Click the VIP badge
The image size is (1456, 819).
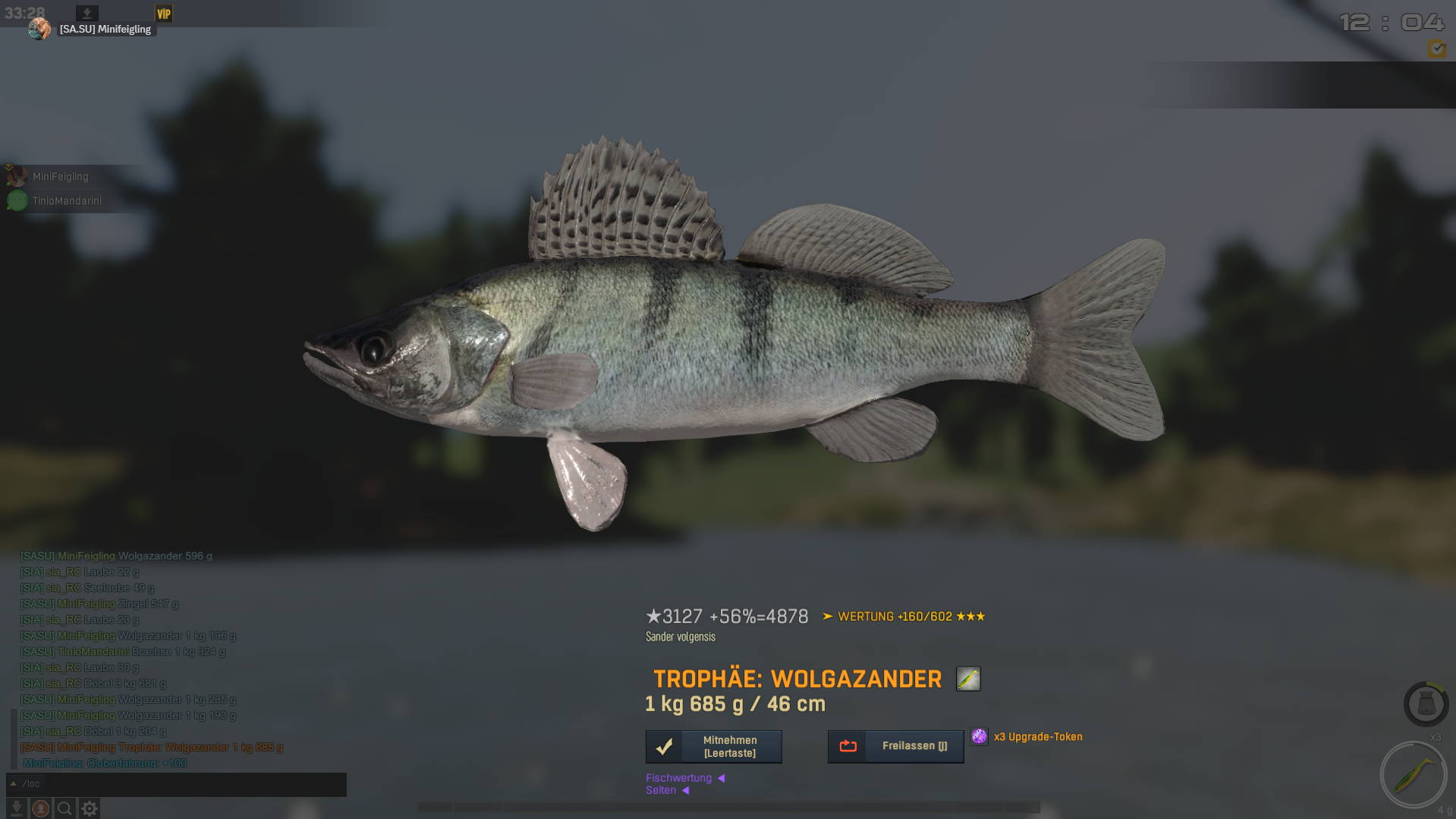[x=163, y=14]
